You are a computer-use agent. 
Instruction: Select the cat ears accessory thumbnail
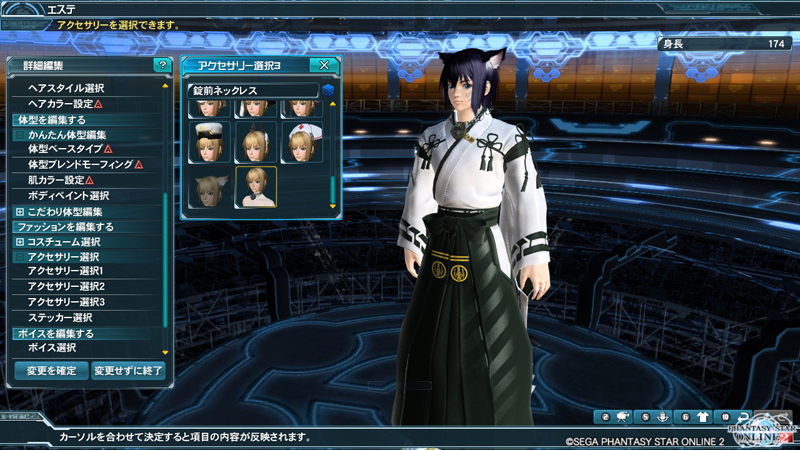click(x=209, y=187)
